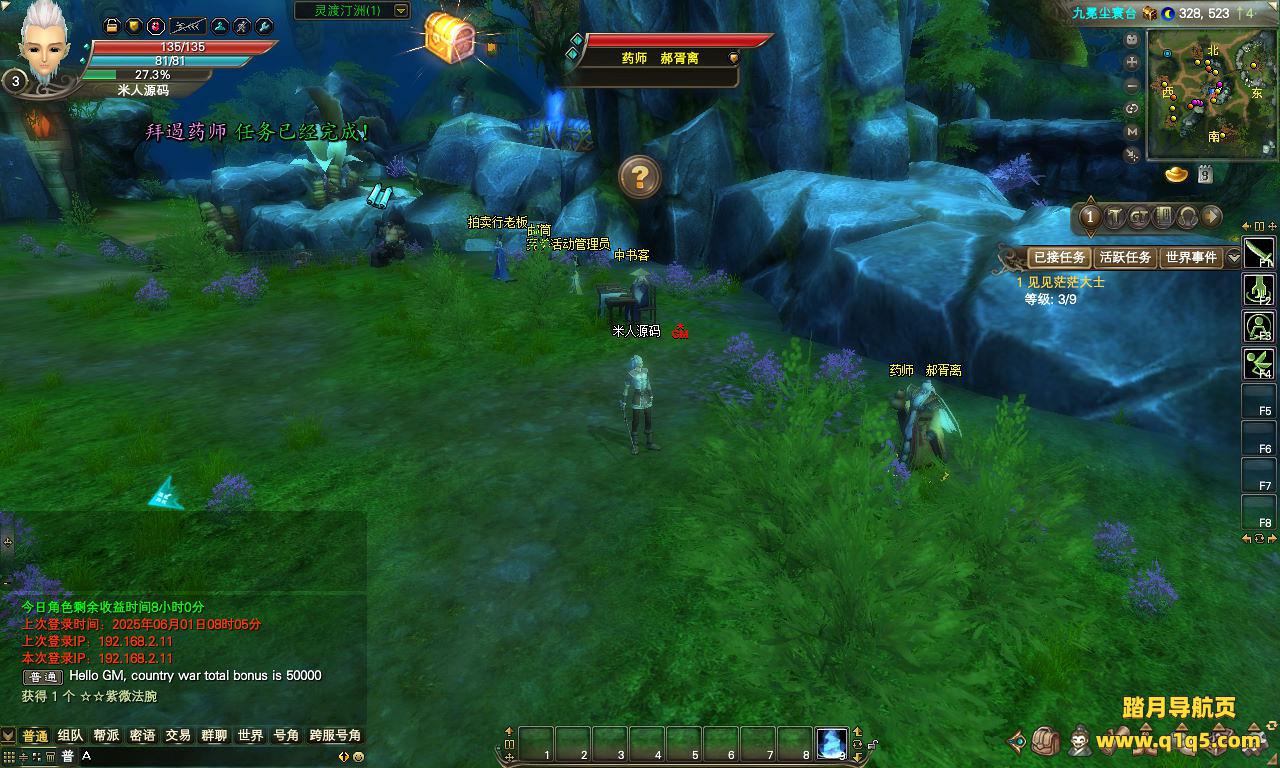Zoom in the minimap with plus button

coord(1132,62)
